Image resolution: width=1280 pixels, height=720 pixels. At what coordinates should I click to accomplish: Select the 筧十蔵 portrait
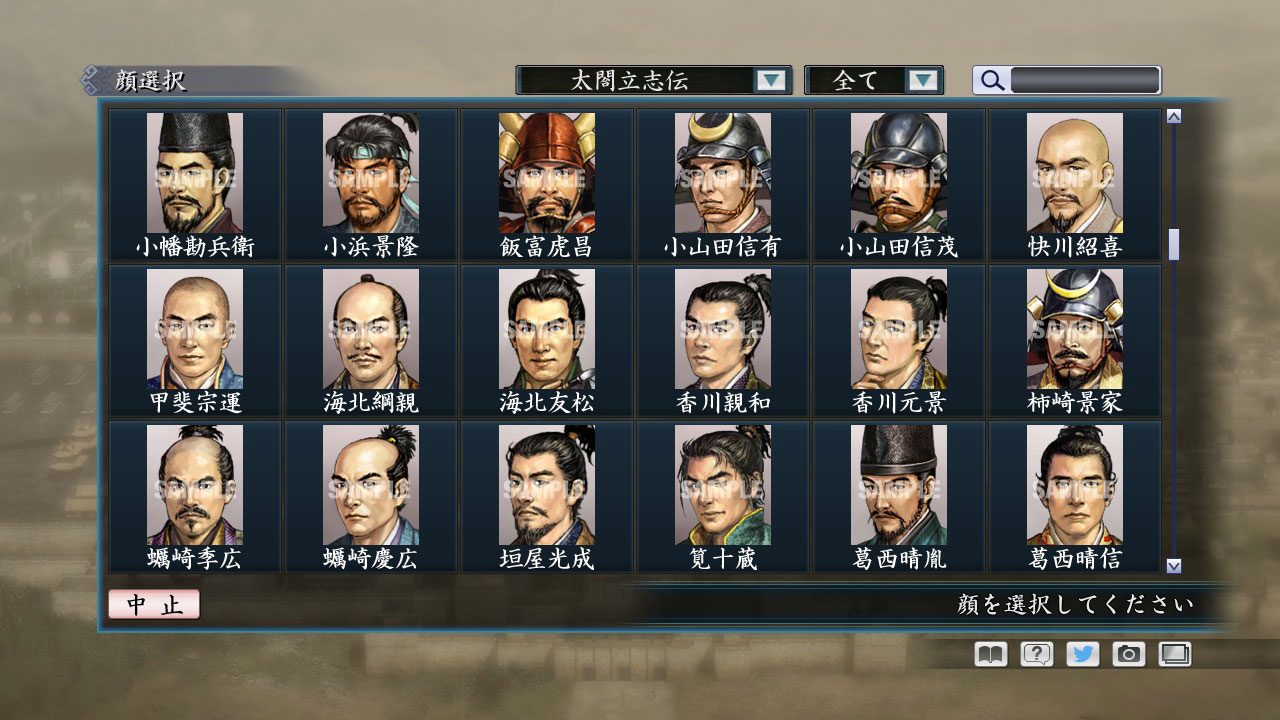point(721,486)
